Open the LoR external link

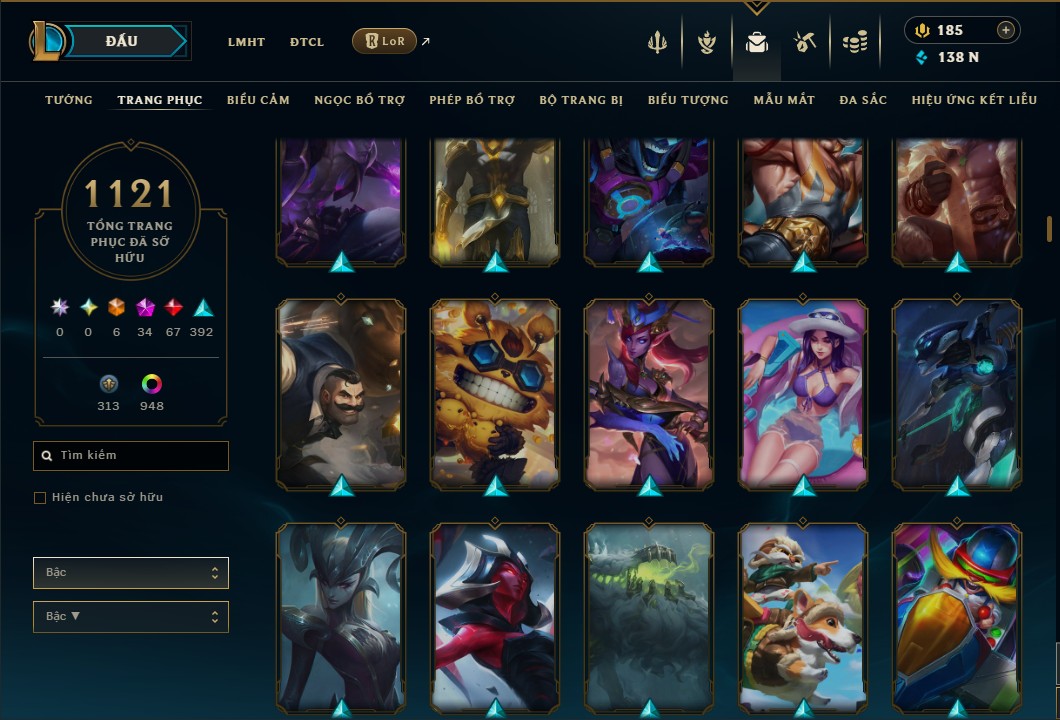click(385, 42)
